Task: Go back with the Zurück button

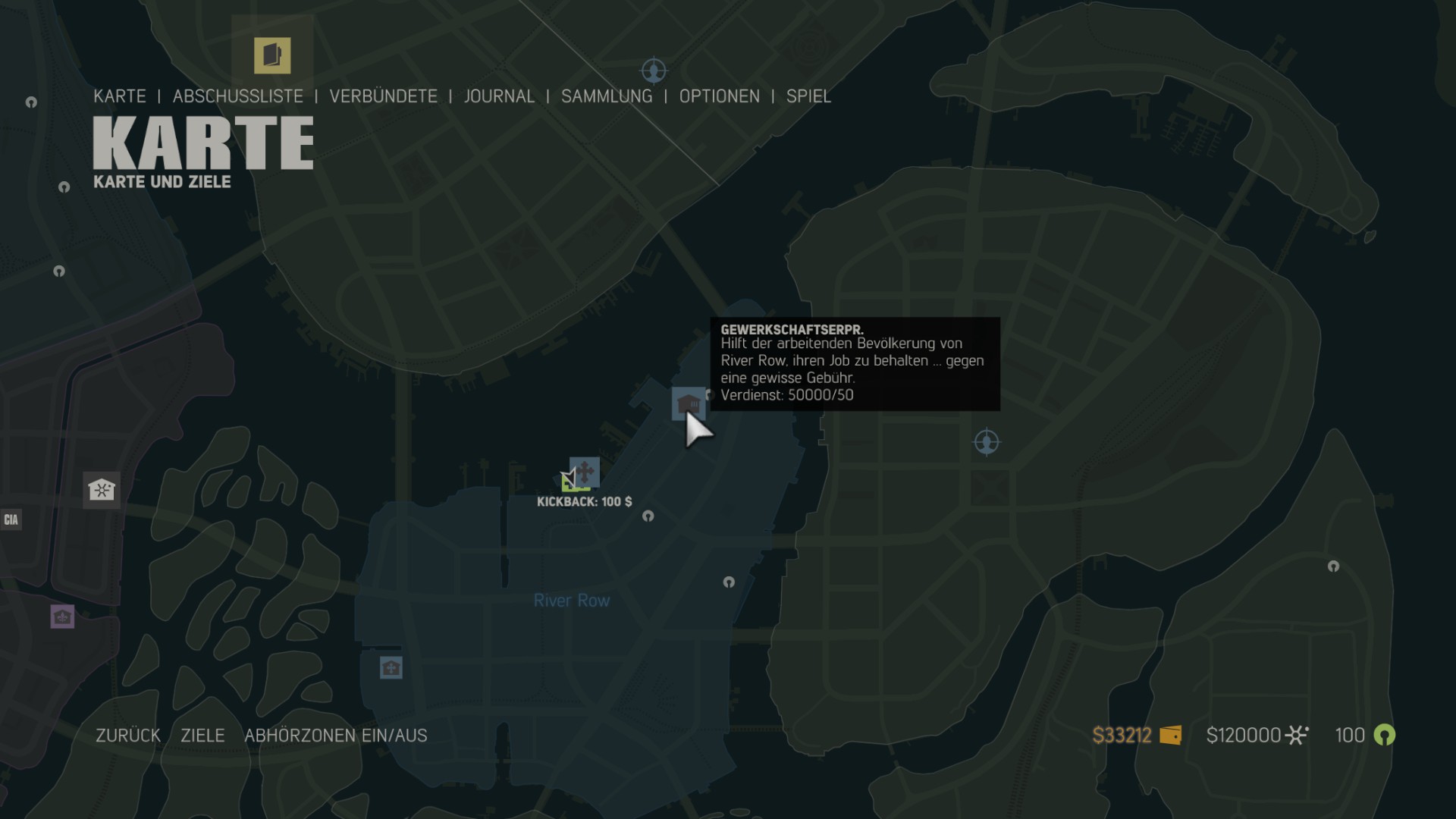Action: tap(128, 736)
